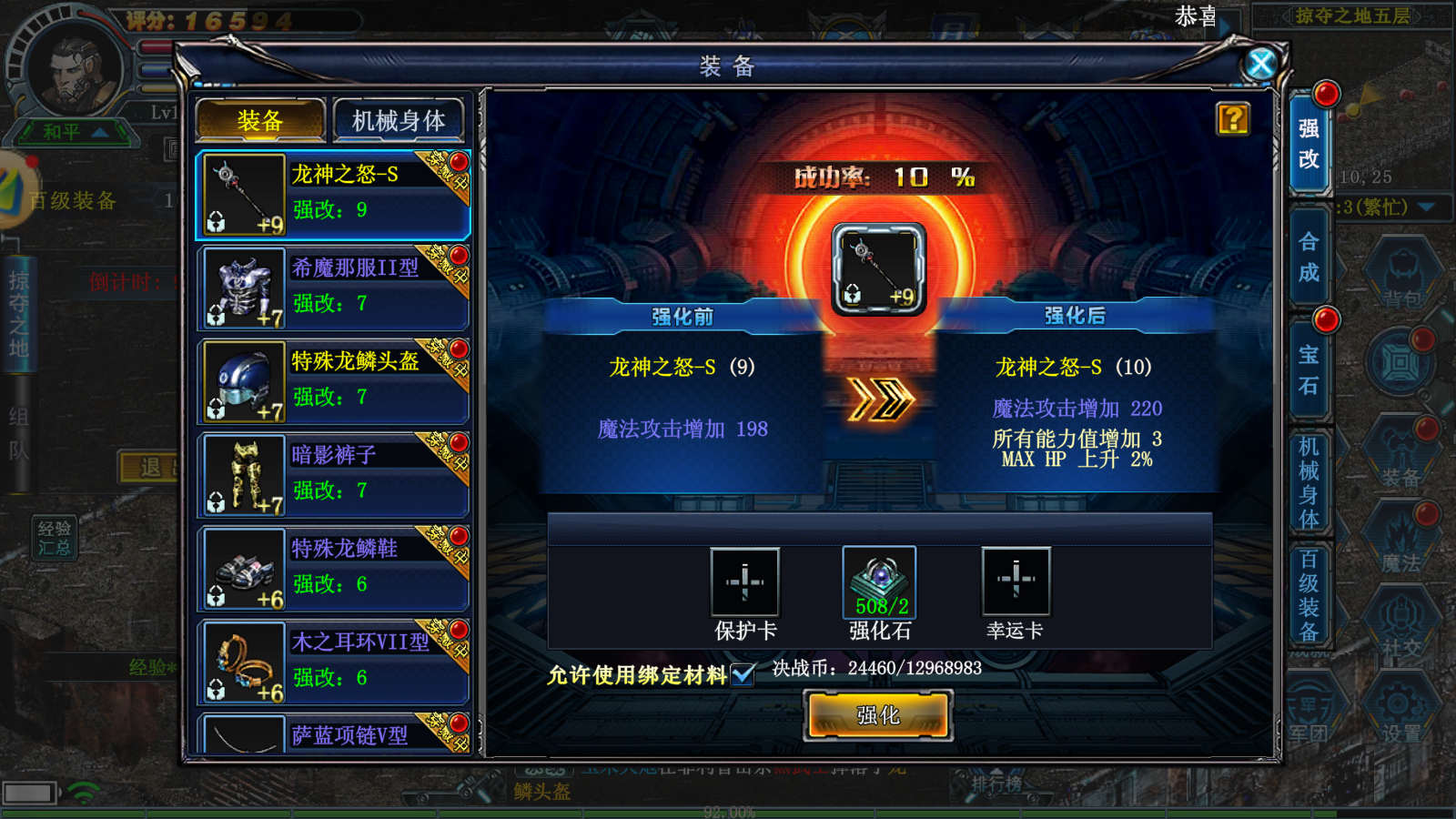1456x819 pixels.
Task: Click the 保护卡 protection card slot
Action: coord(743,582)
